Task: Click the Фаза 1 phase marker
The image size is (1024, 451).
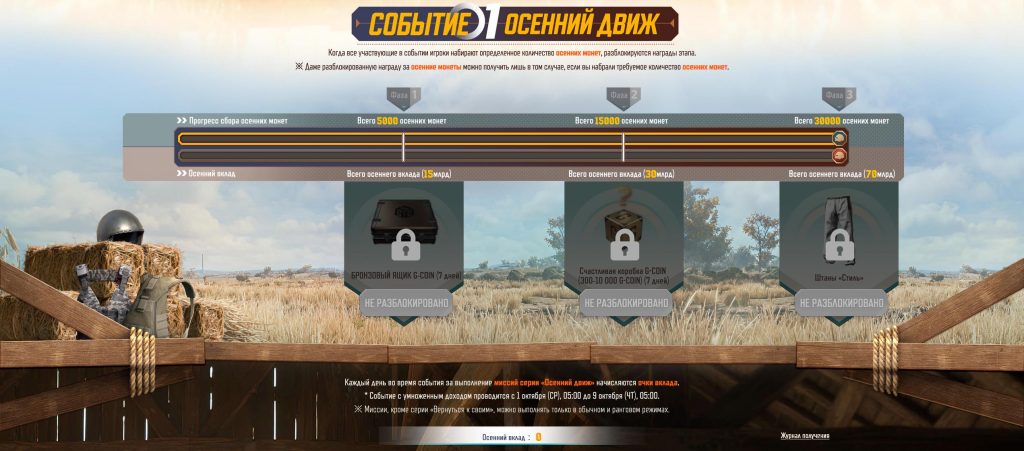Action: [x=403, y=96]
